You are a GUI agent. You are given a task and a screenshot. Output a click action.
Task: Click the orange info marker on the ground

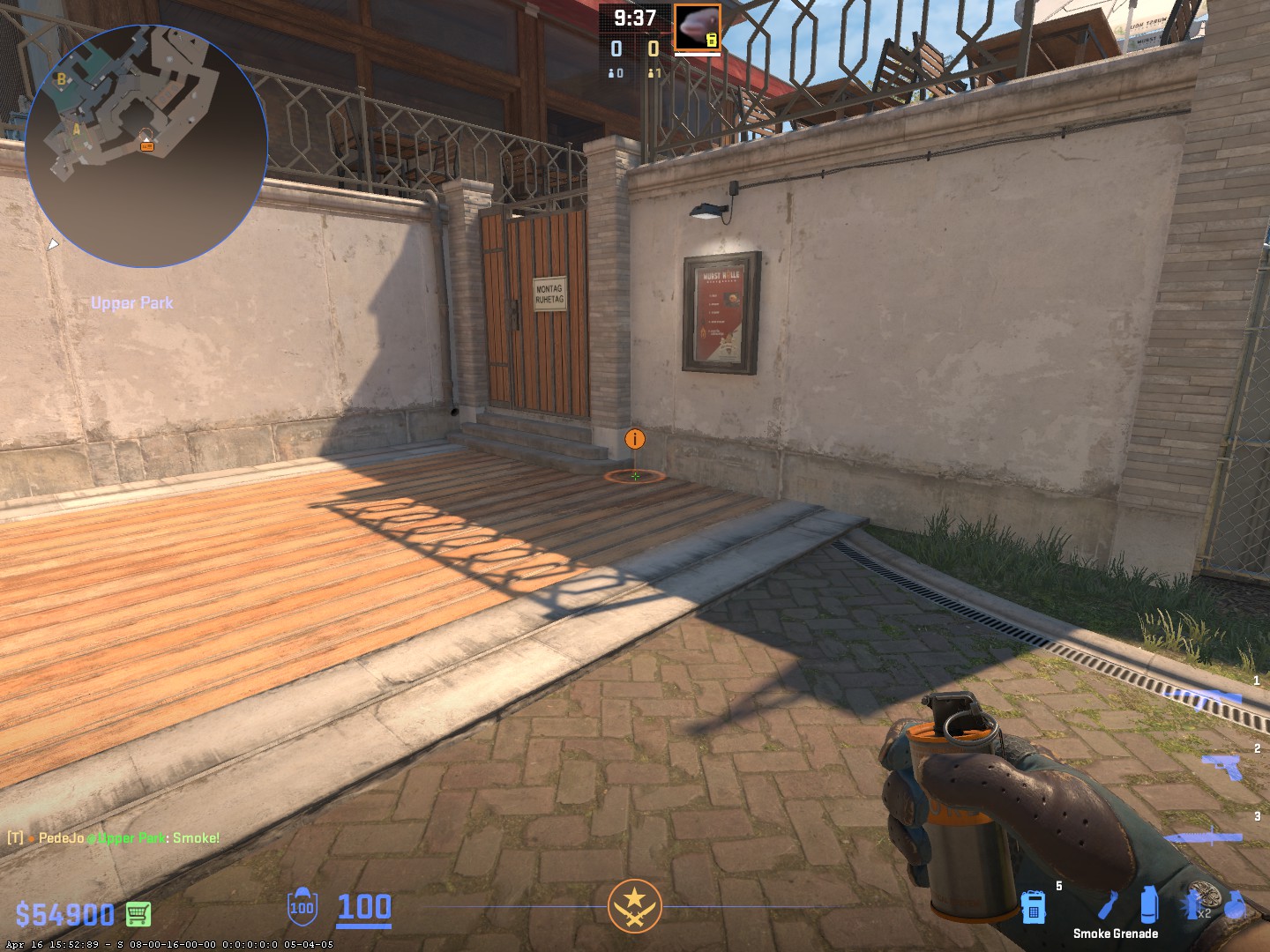635,439
